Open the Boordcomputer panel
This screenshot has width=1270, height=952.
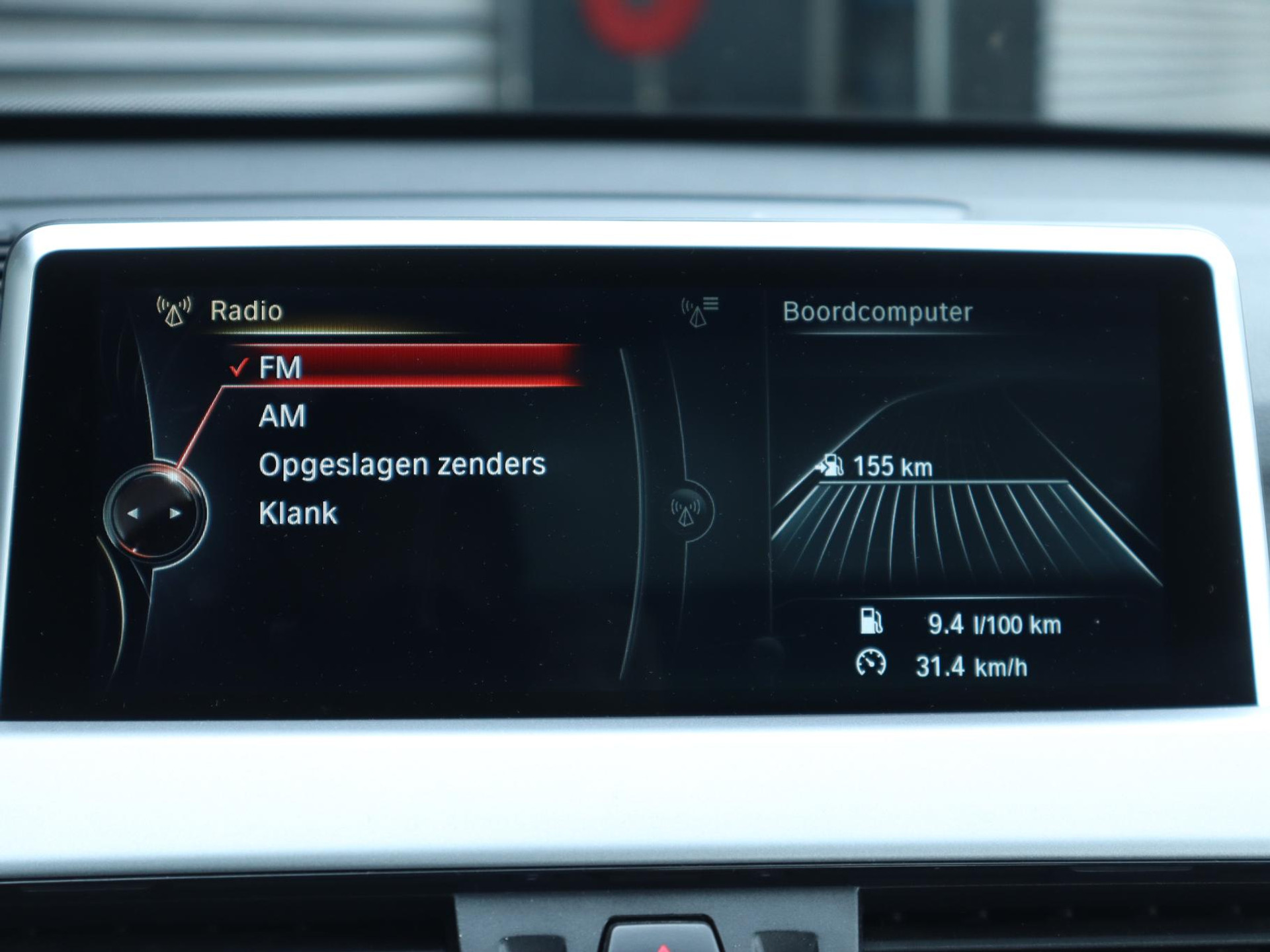pyautogui.click(x=877, y=312)
